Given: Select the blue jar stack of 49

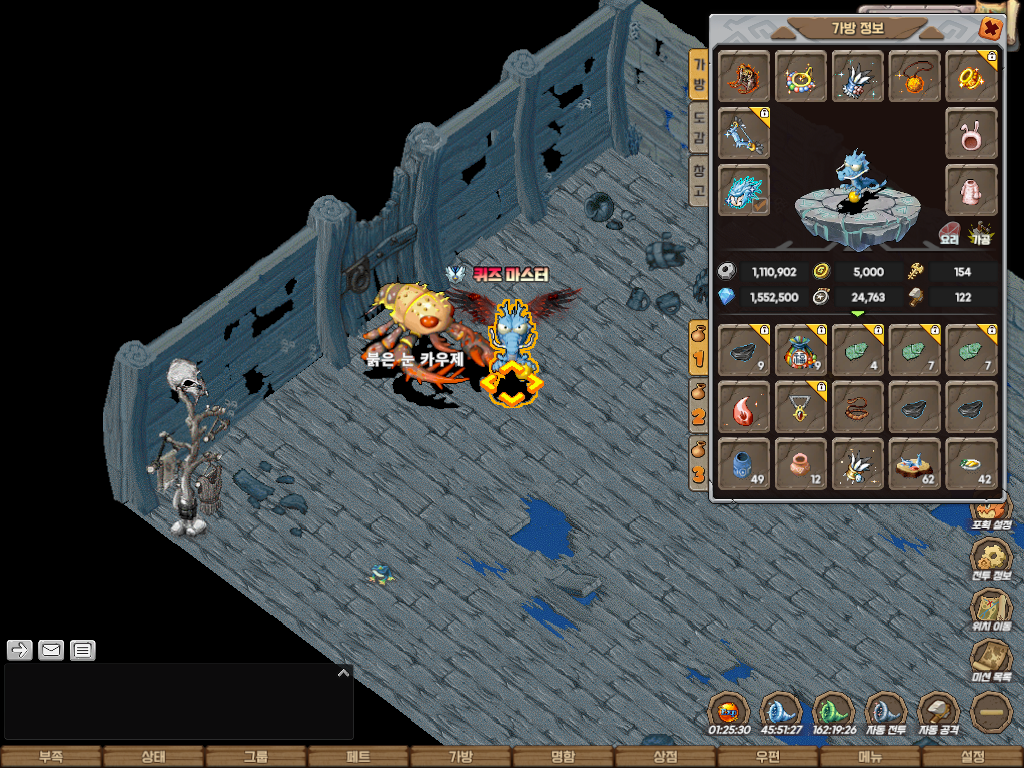Looking at the screenshot, I should (743, 464).
